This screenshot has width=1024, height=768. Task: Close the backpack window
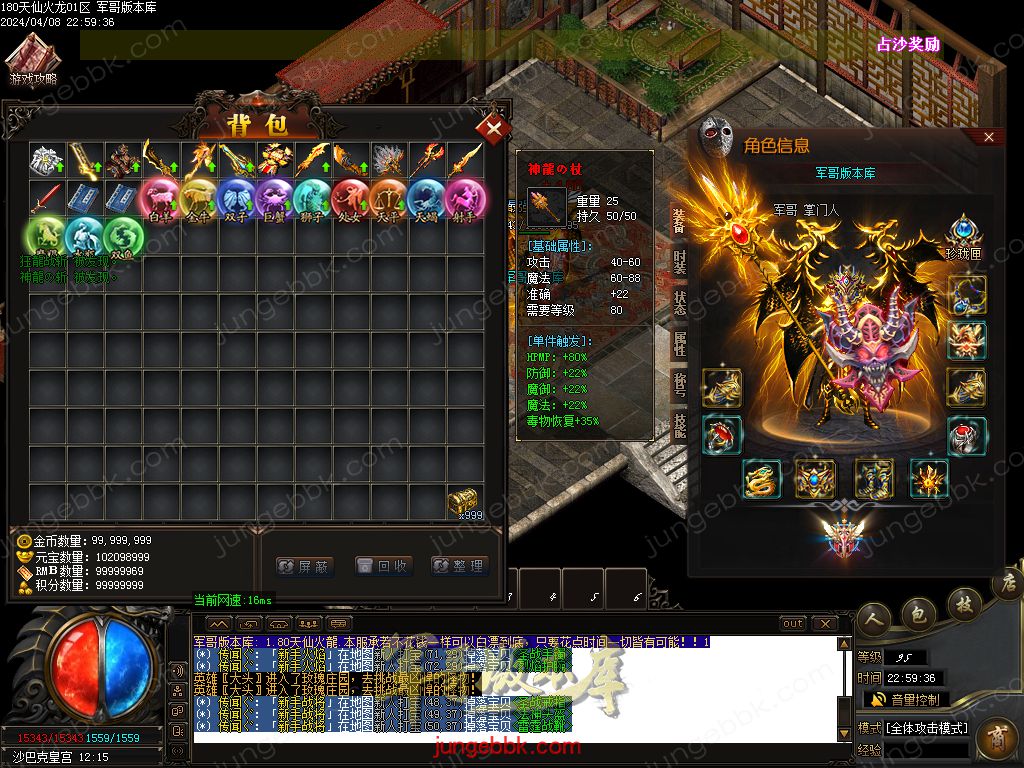(493, 128)
